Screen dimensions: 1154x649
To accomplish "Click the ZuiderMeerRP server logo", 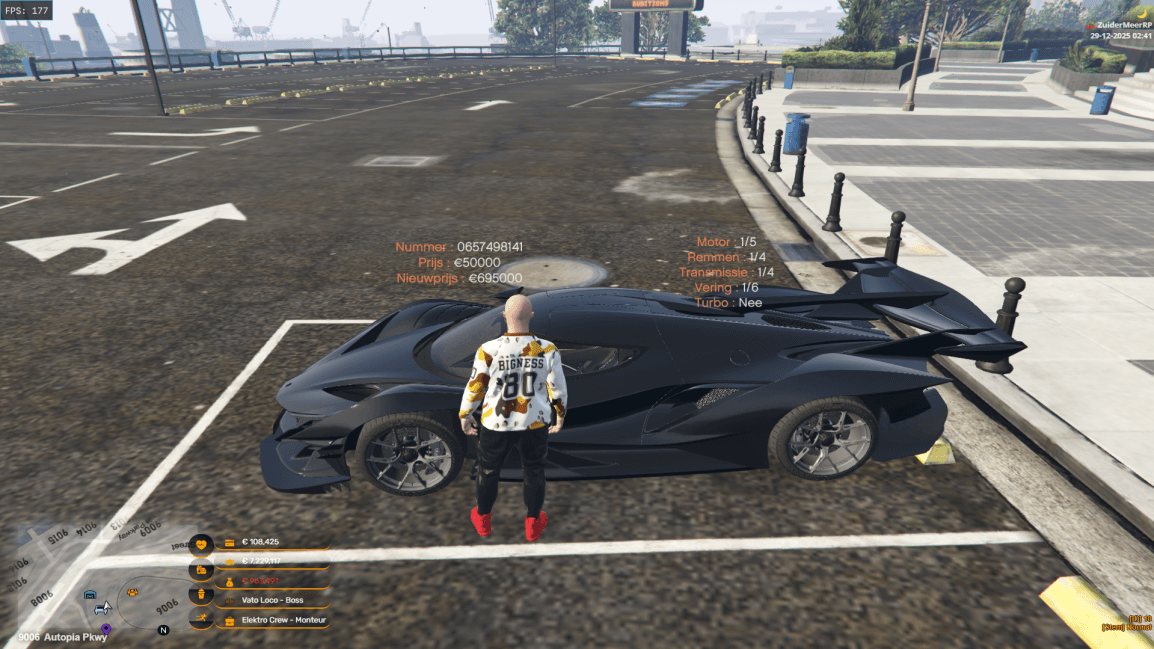I will pyautogui.click(x=1090, y=24).
